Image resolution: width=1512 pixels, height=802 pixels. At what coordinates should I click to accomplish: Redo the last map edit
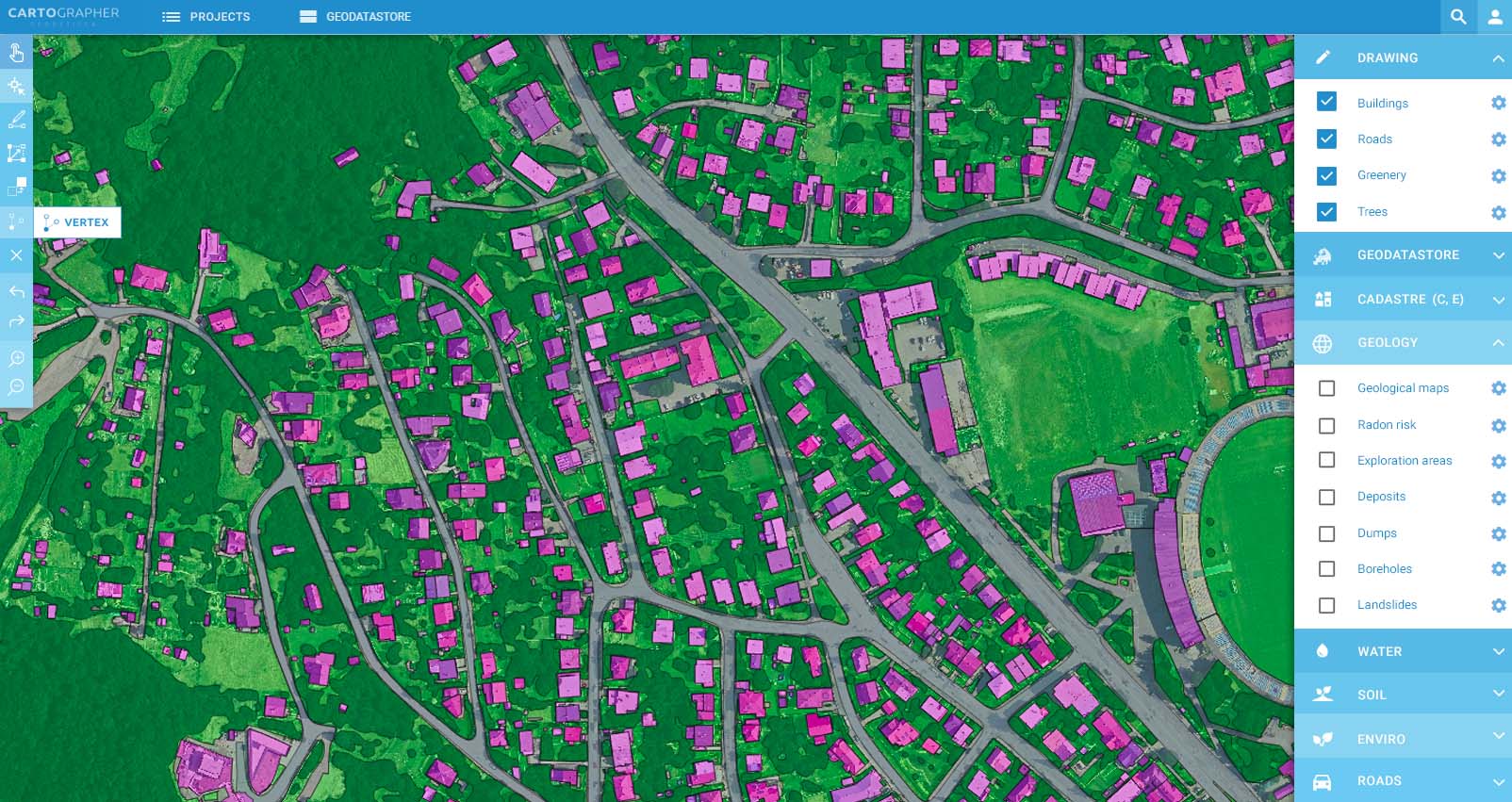coord(16,320)
